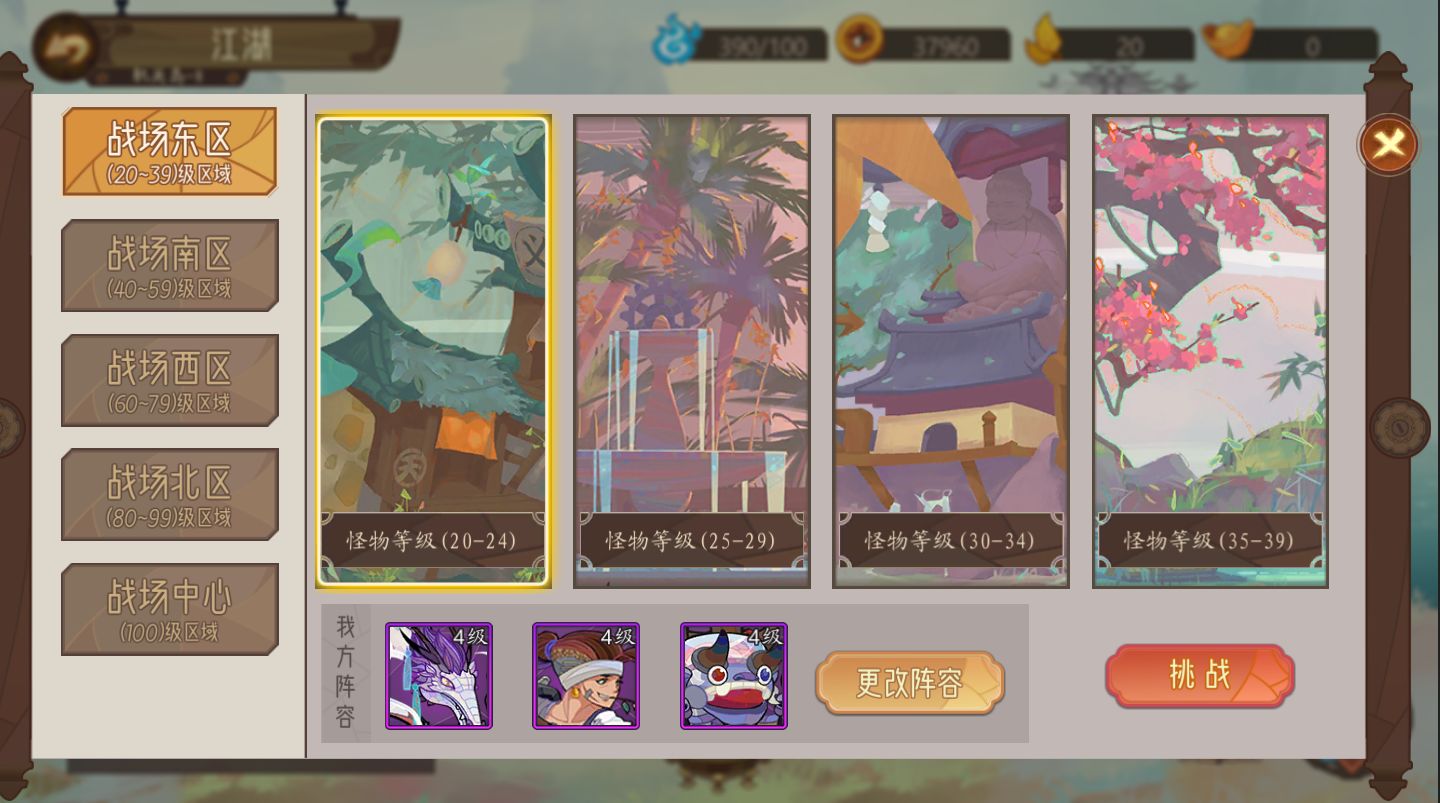This screenshot has height=803, width=1440.
Task: Close the battlefield panel with the X button
Action: point(1385,144)
